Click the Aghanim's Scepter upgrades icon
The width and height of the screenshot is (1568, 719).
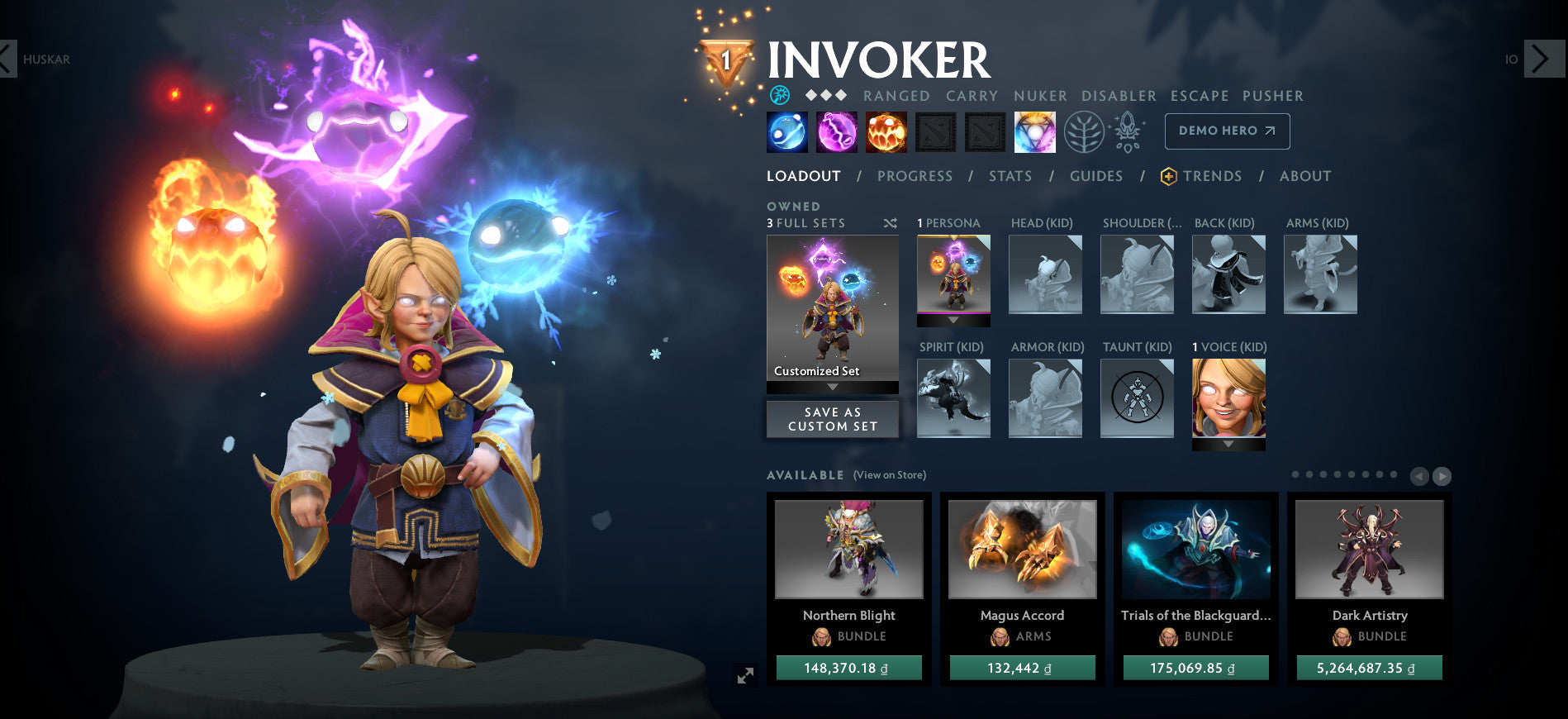[x=1126, y=131]
